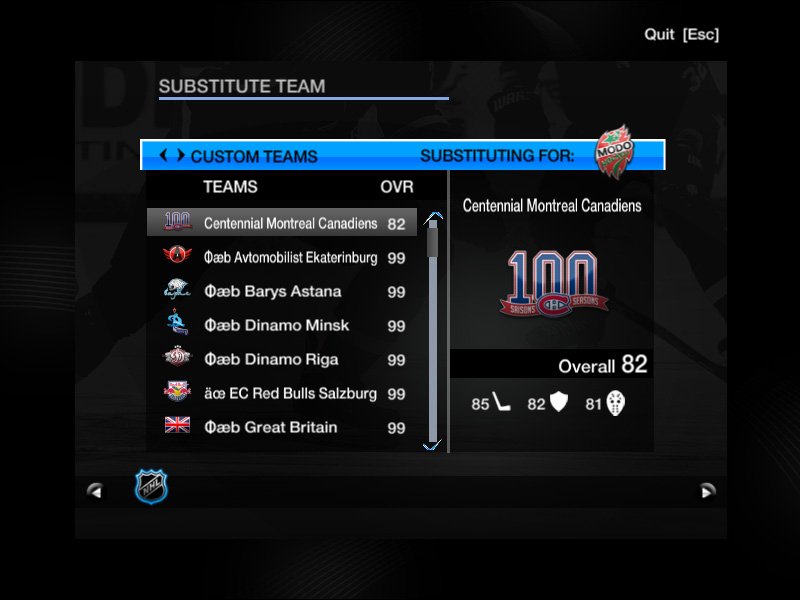The height and width of the screenshot is (600, 800).
Task: Go to previous page with bottom-left arrow
Action: [95, 490]
